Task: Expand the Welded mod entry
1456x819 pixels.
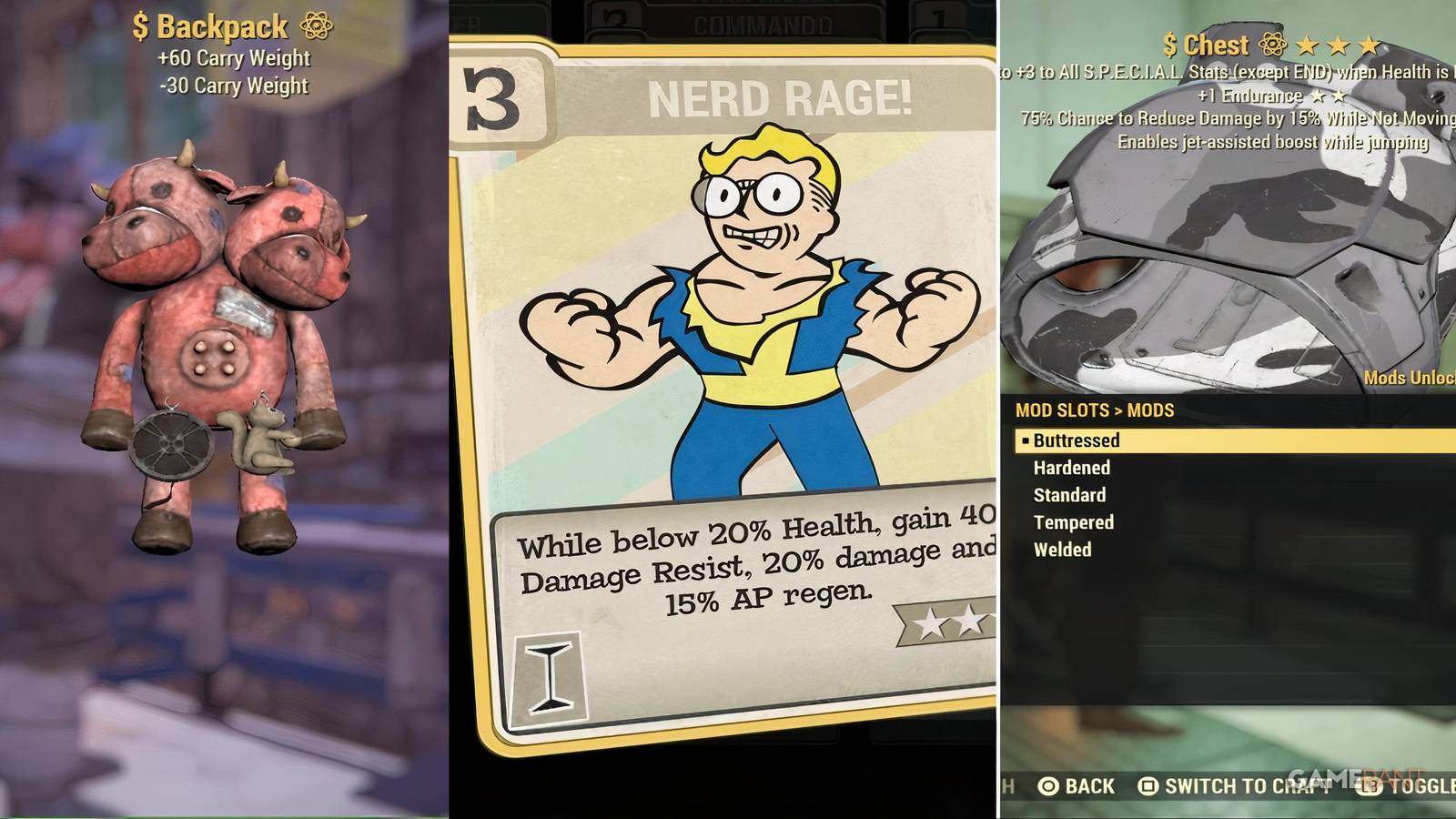Action: coord(1062,550)
